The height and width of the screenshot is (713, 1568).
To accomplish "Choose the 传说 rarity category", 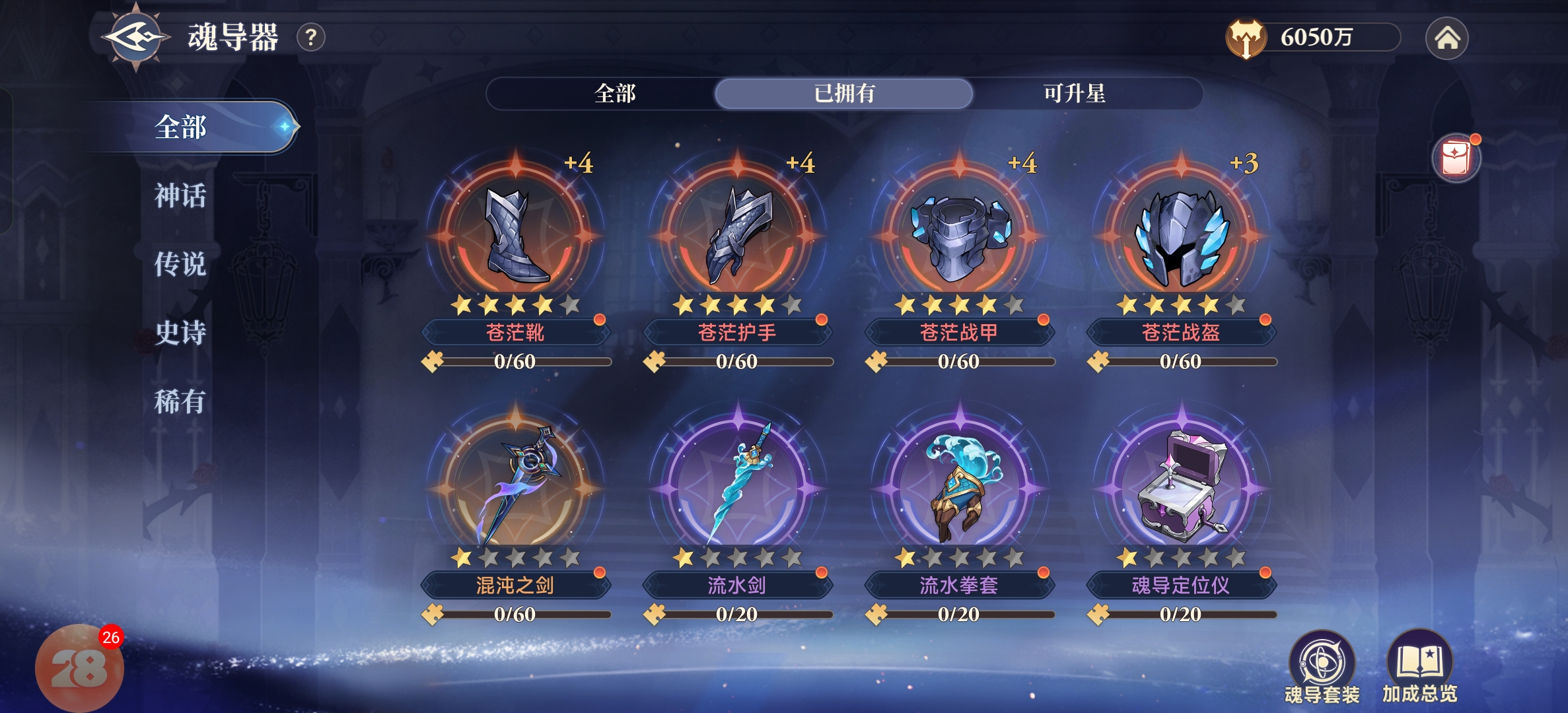I will (180, 265).
